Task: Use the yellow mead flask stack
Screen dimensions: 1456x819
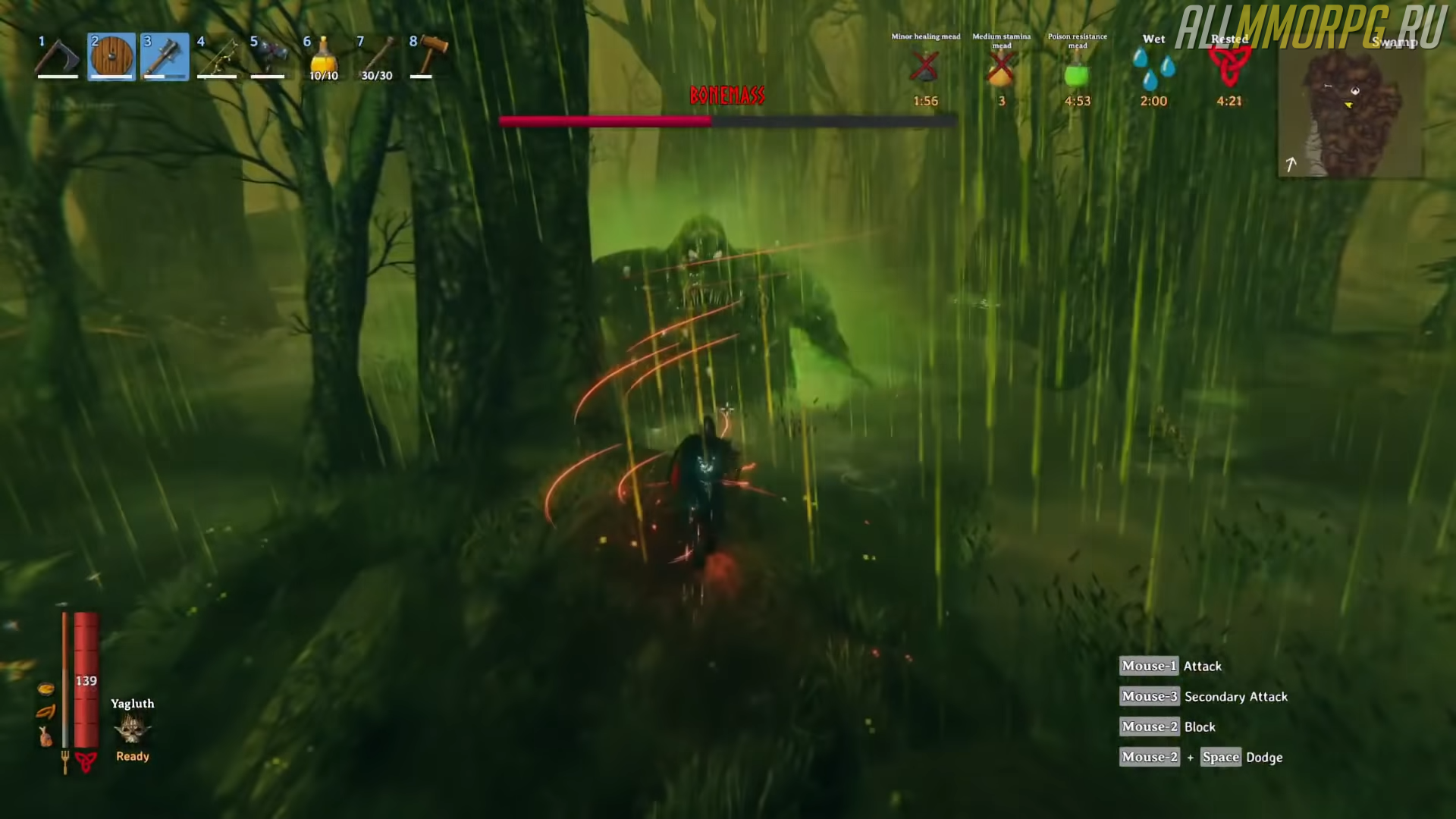Action: tap(324, 57)
